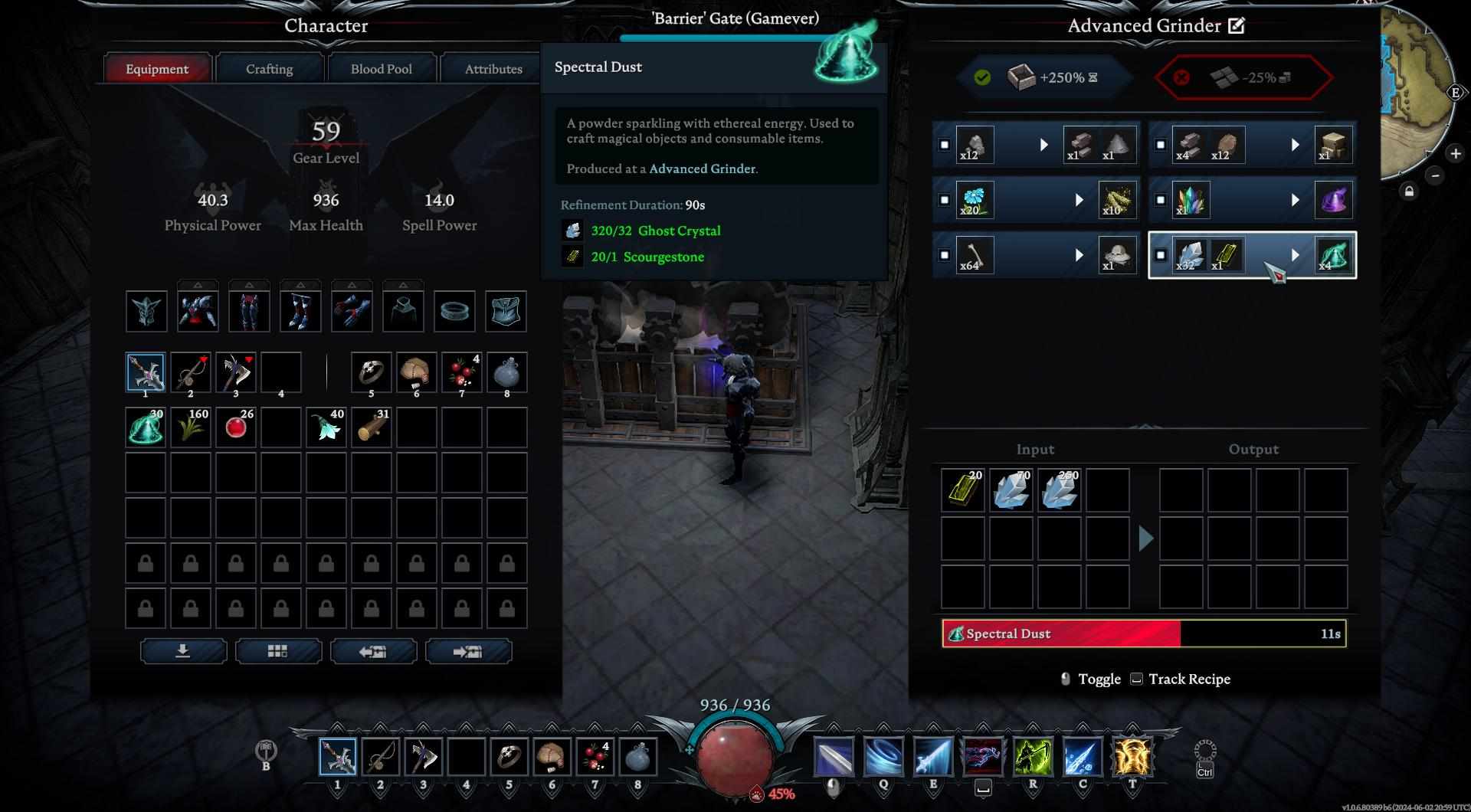Select the wood log stack of 31
1471x812 pixels.
372,427
